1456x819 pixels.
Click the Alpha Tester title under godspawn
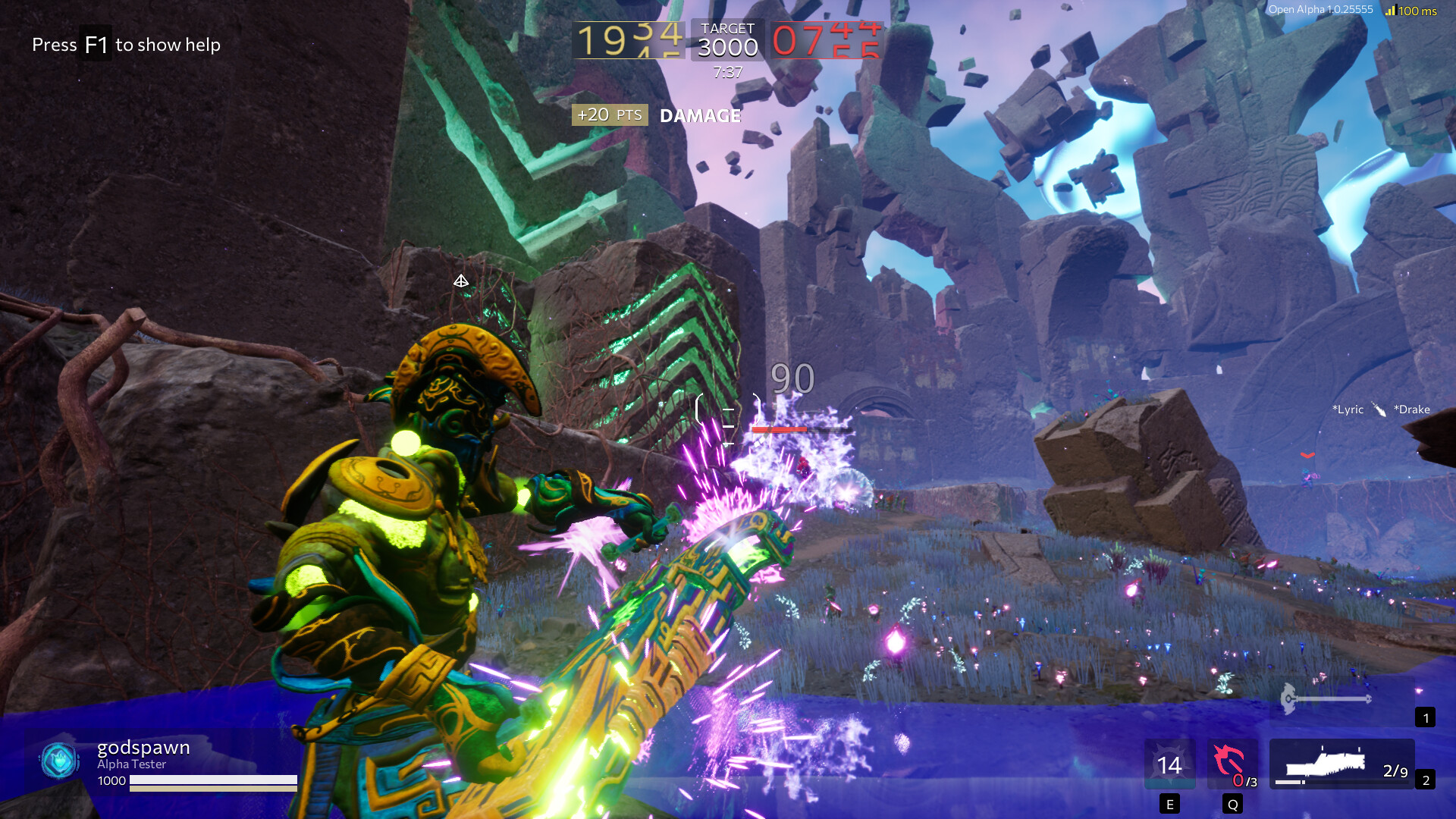[130, 764]
